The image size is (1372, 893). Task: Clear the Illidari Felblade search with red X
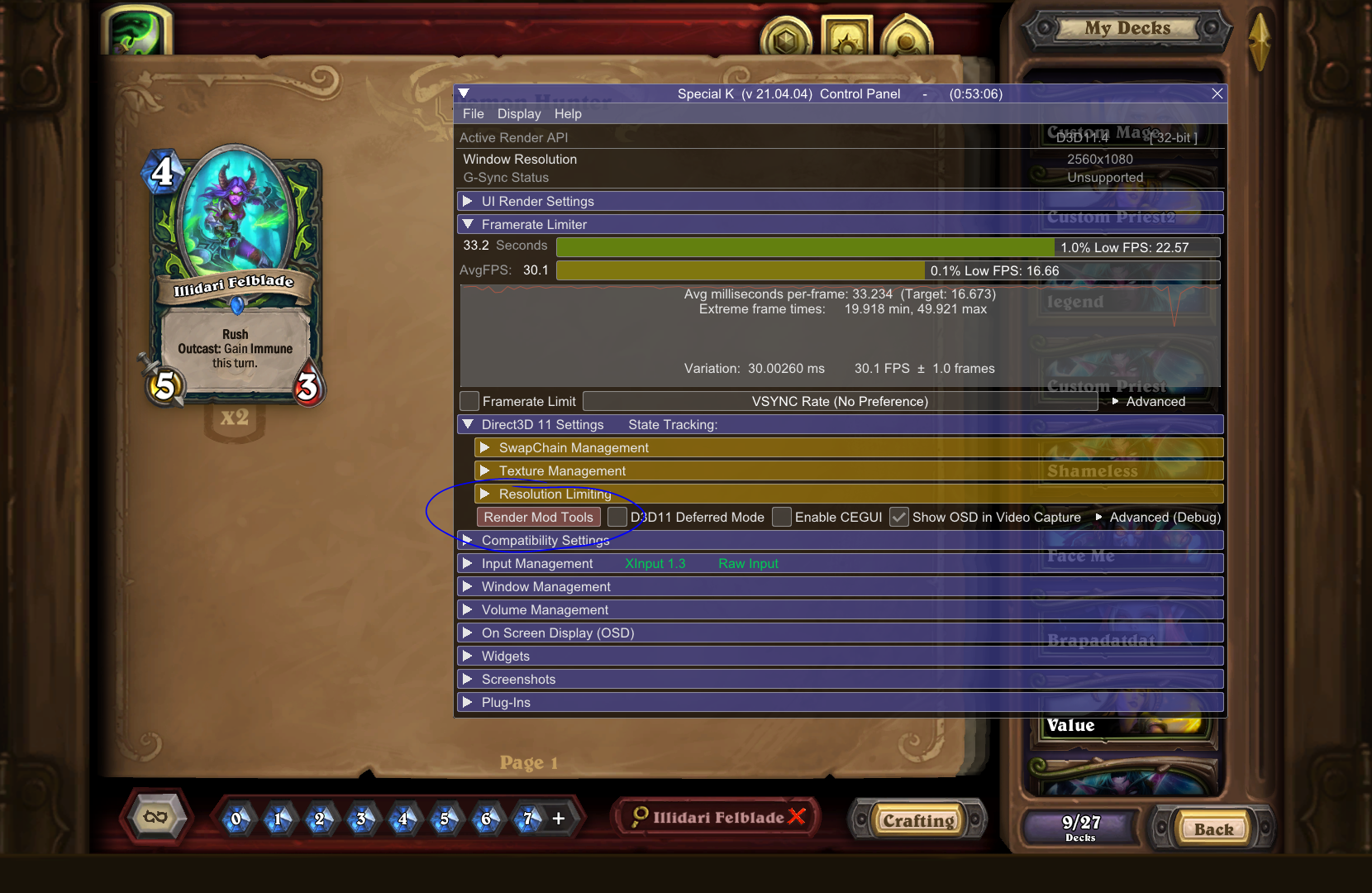click(x=798, y=817)
